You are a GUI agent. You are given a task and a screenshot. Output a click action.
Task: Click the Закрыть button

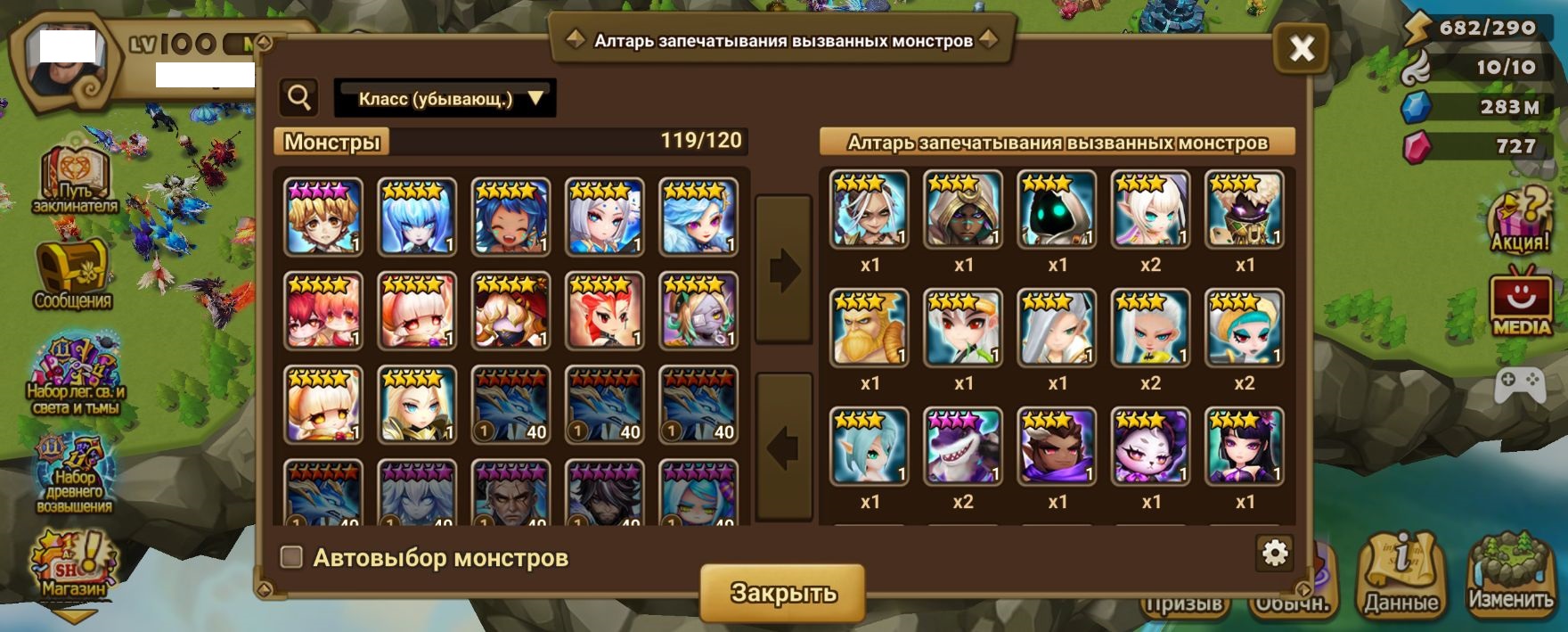coord(782,593)
